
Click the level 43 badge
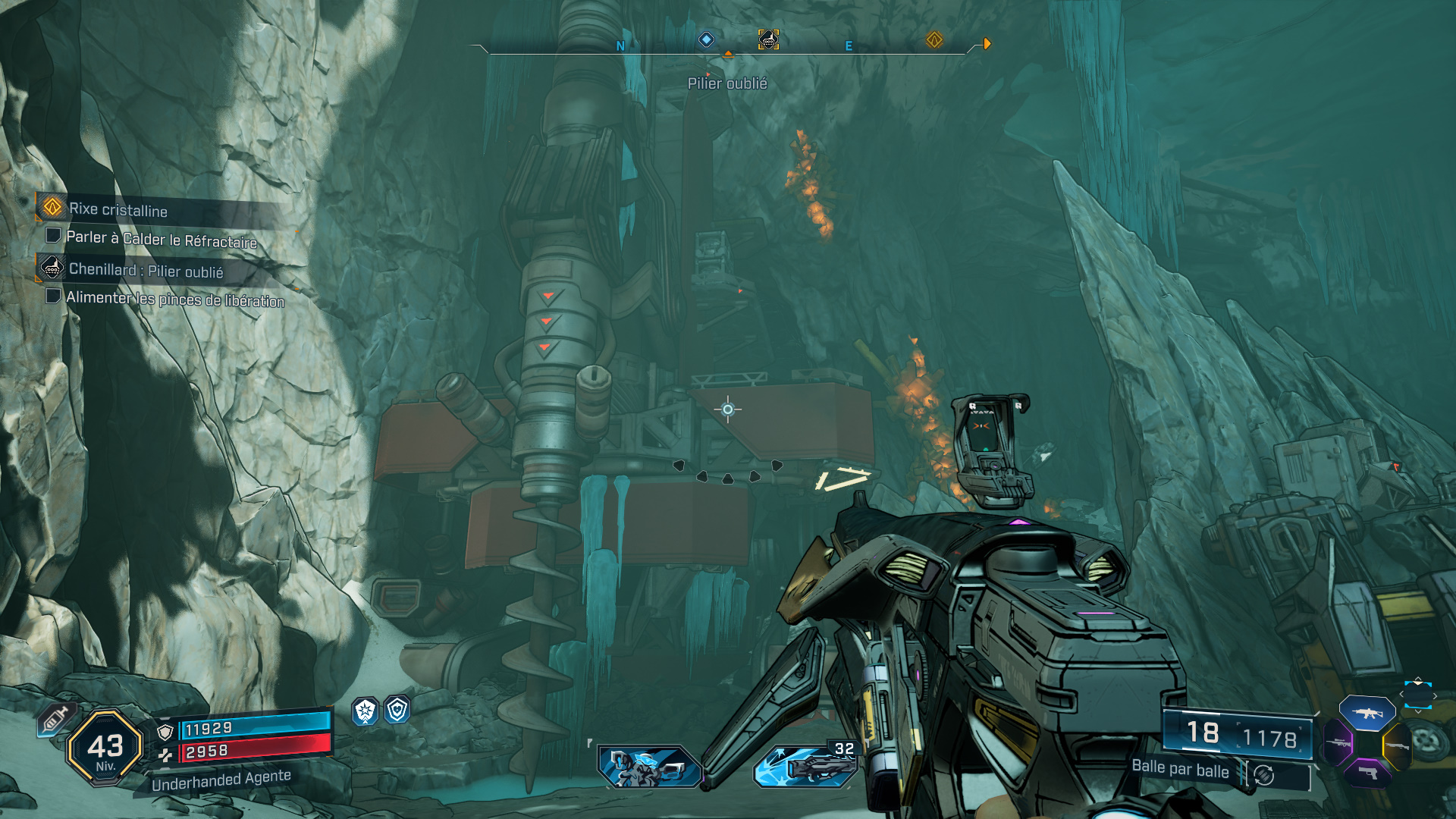click(106, 747)
